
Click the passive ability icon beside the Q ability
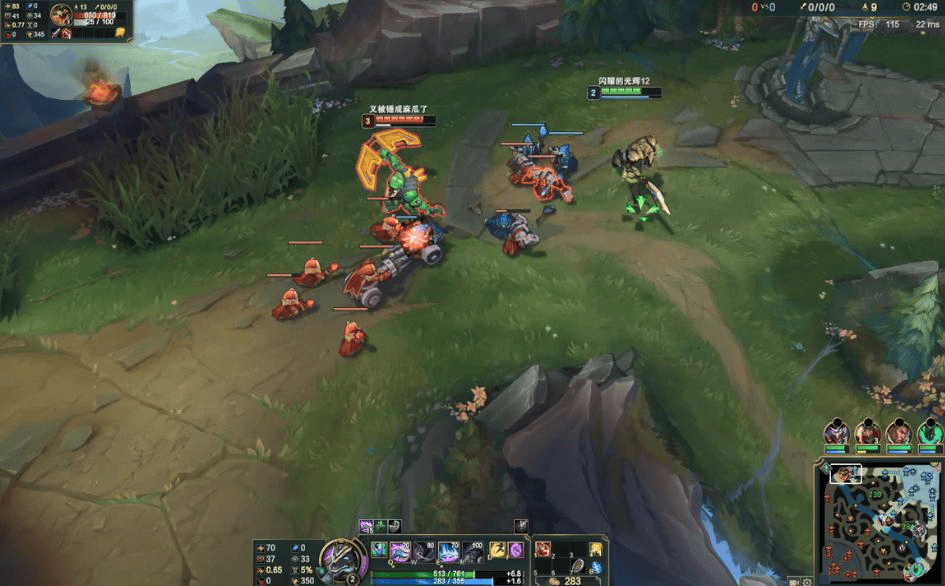pos(378,549)
